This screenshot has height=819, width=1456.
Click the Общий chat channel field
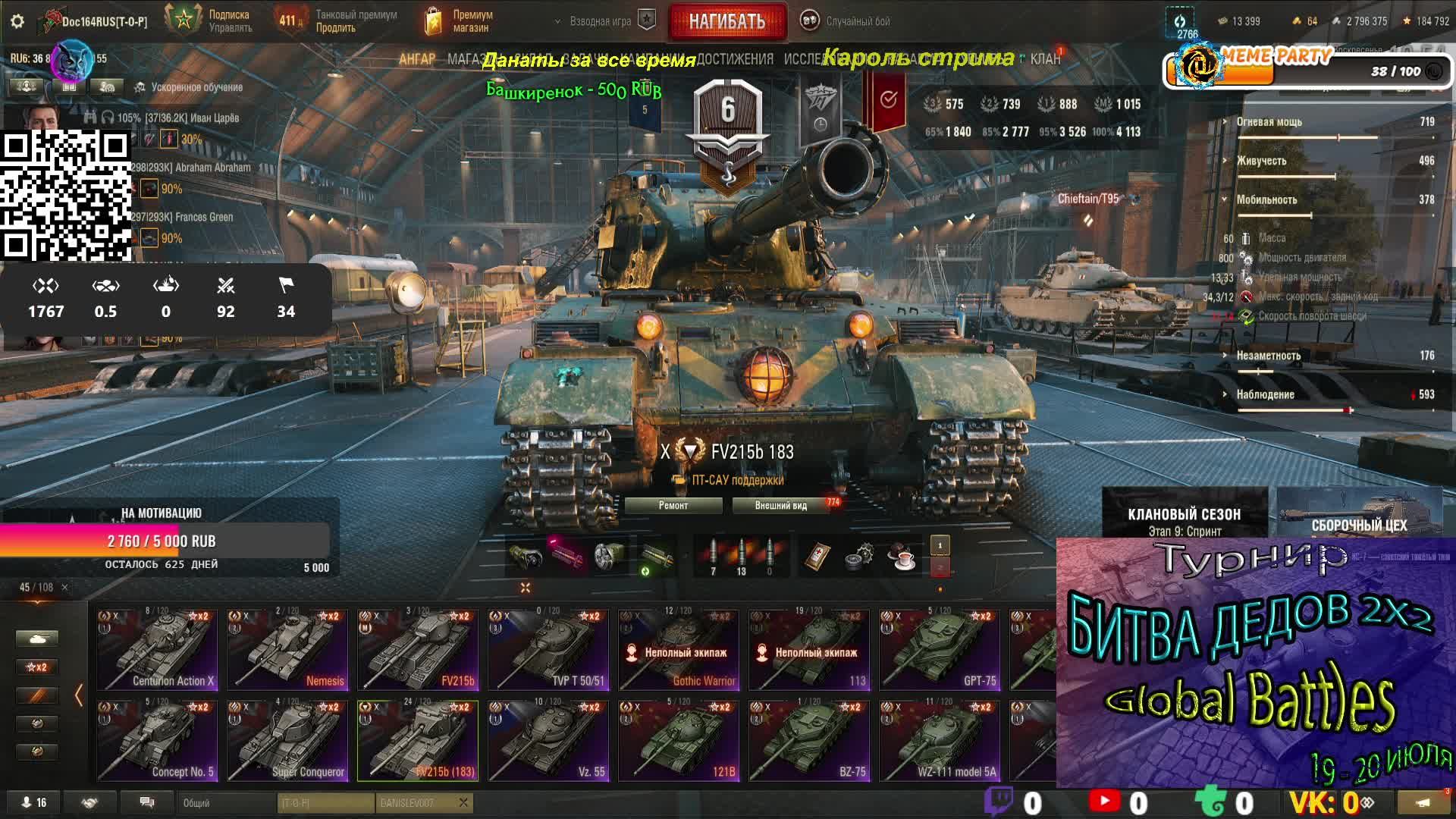227,803
